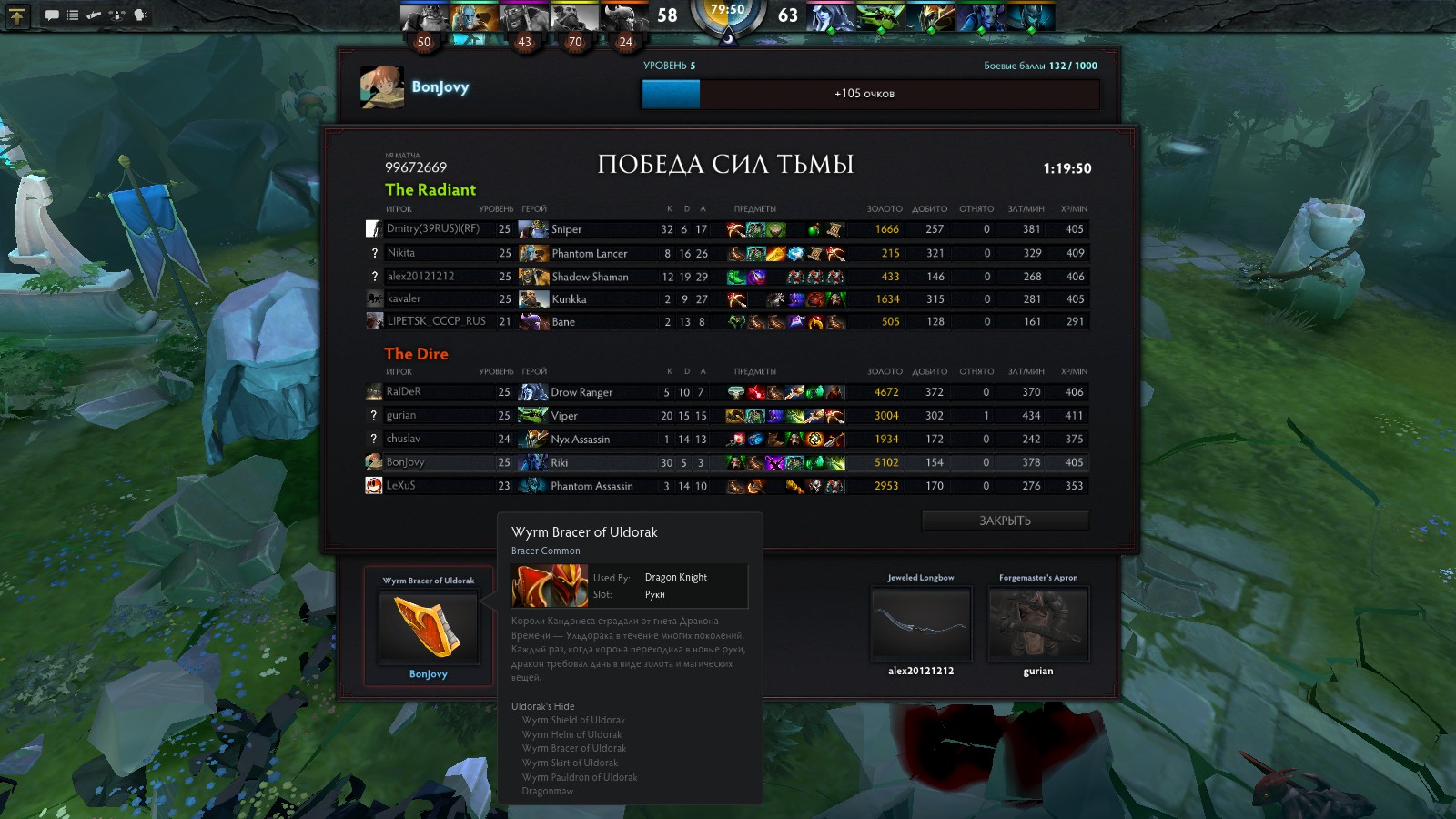Open the chat speech bubble icon
Image resolution: width=1456 pixels, height=819 pixels.
click(x=52, y=15)
